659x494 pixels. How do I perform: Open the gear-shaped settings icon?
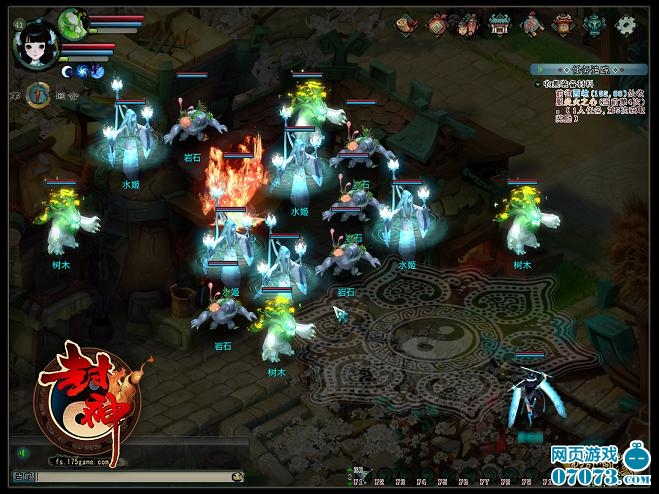(x=625, y=24)
